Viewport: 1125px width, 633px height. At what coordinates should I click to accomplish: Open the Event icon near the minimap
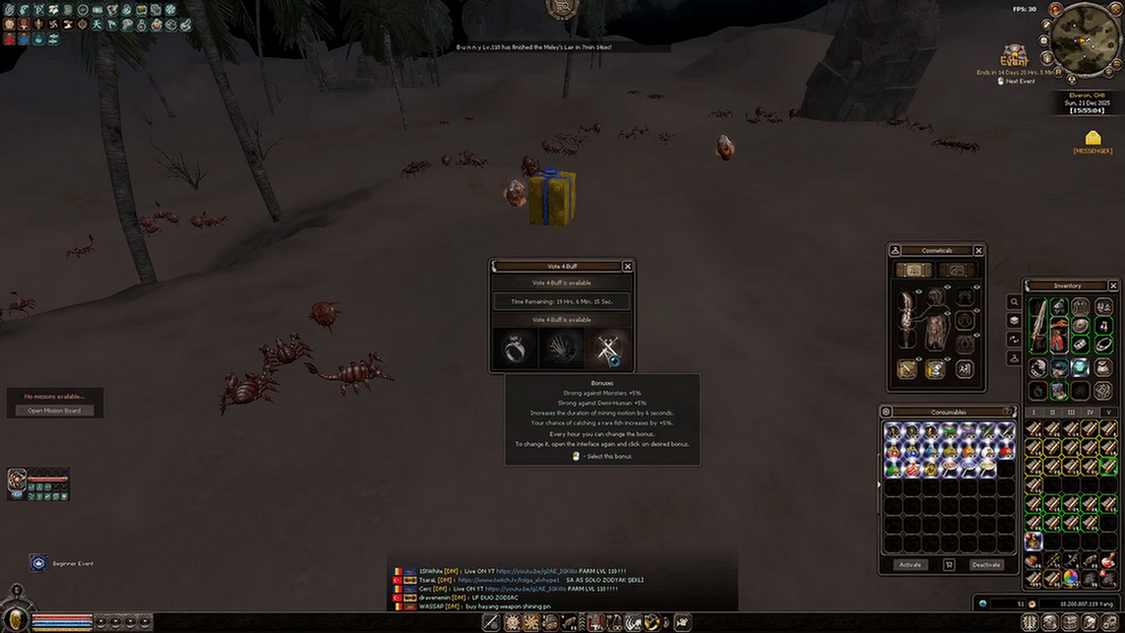point(1014,54)
